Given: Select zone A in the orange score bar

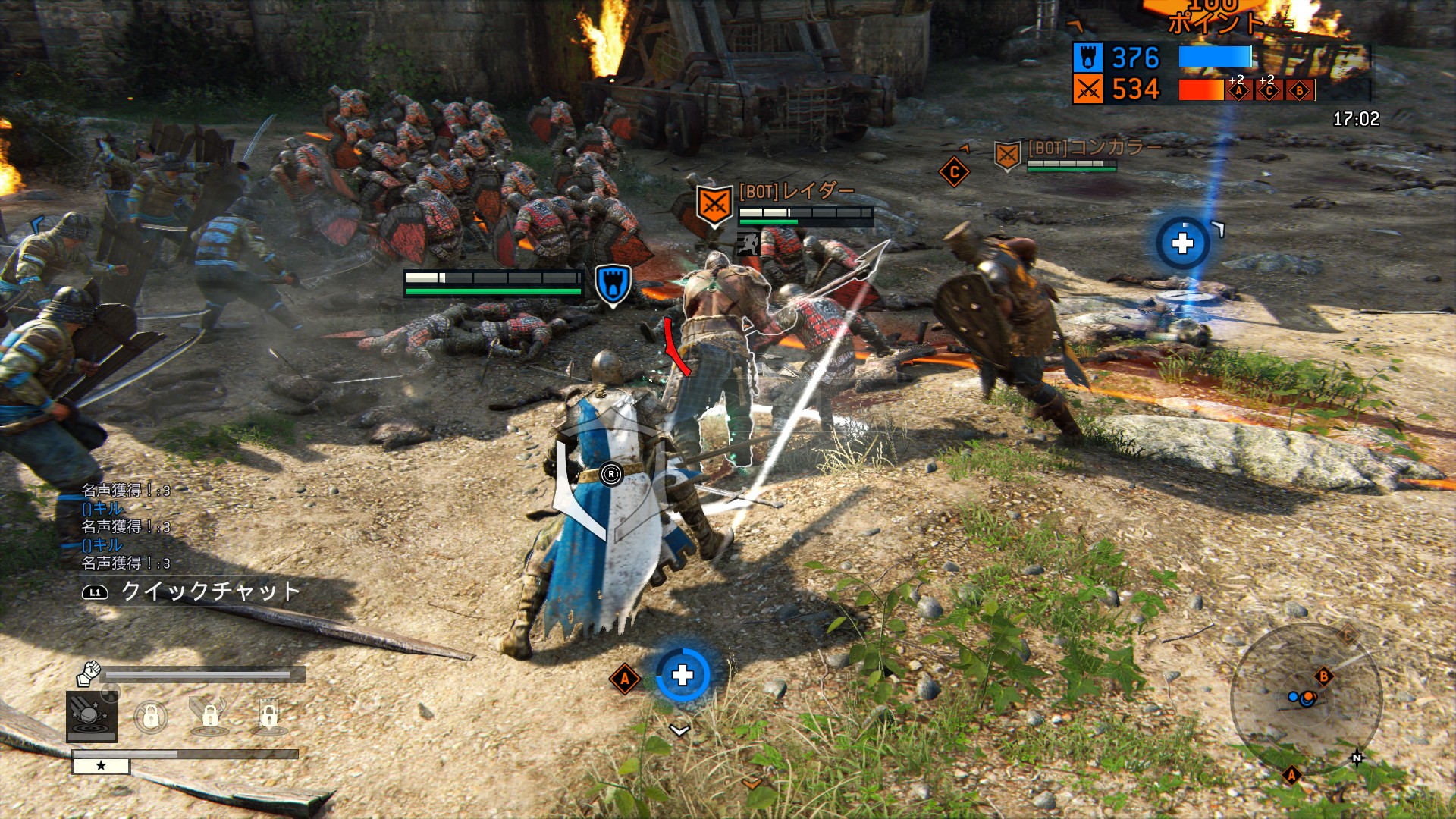Looking at the screenshot, I should (1238, 91).
